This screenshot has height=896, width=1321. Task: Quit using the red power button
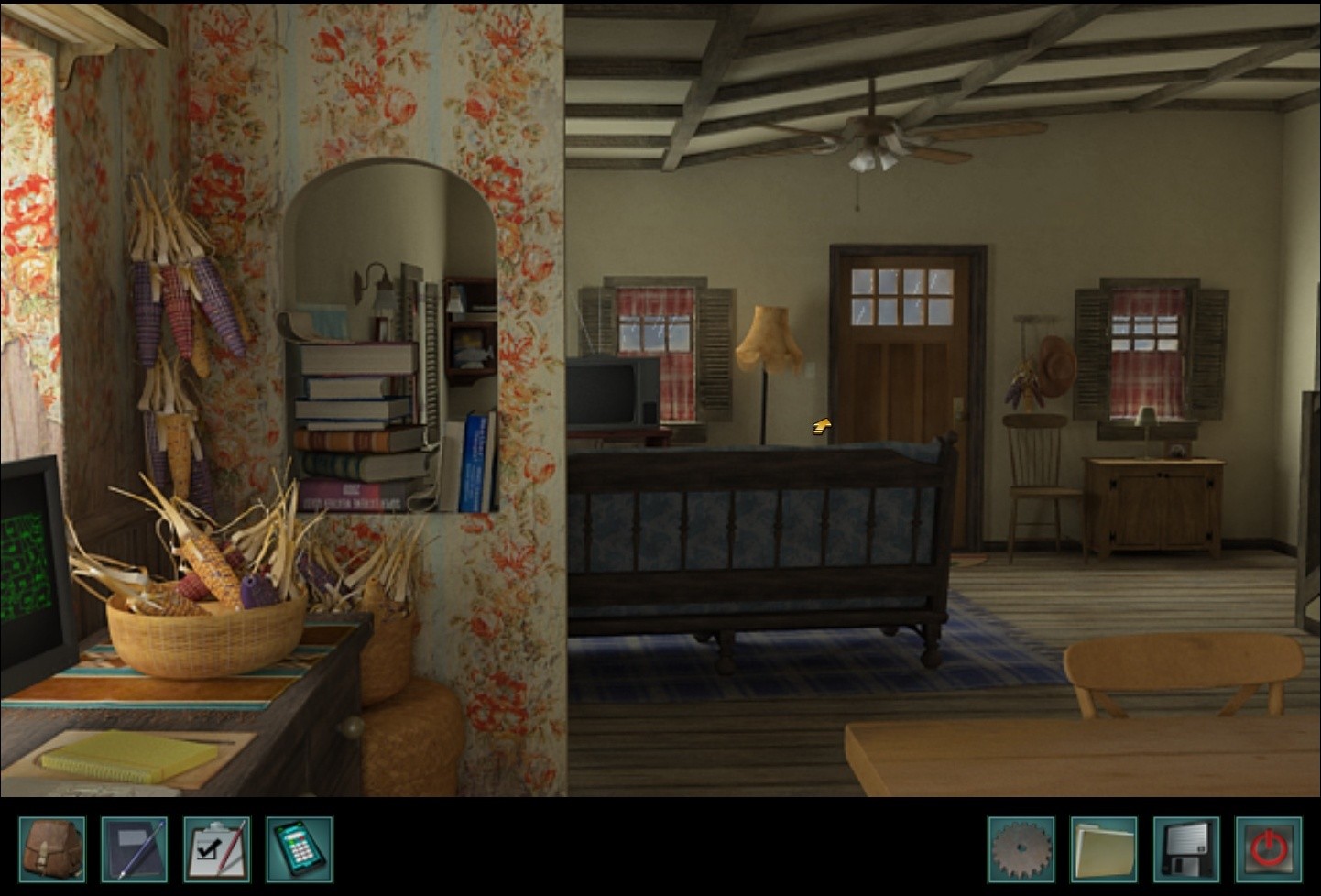click(x=1269, y=849)
